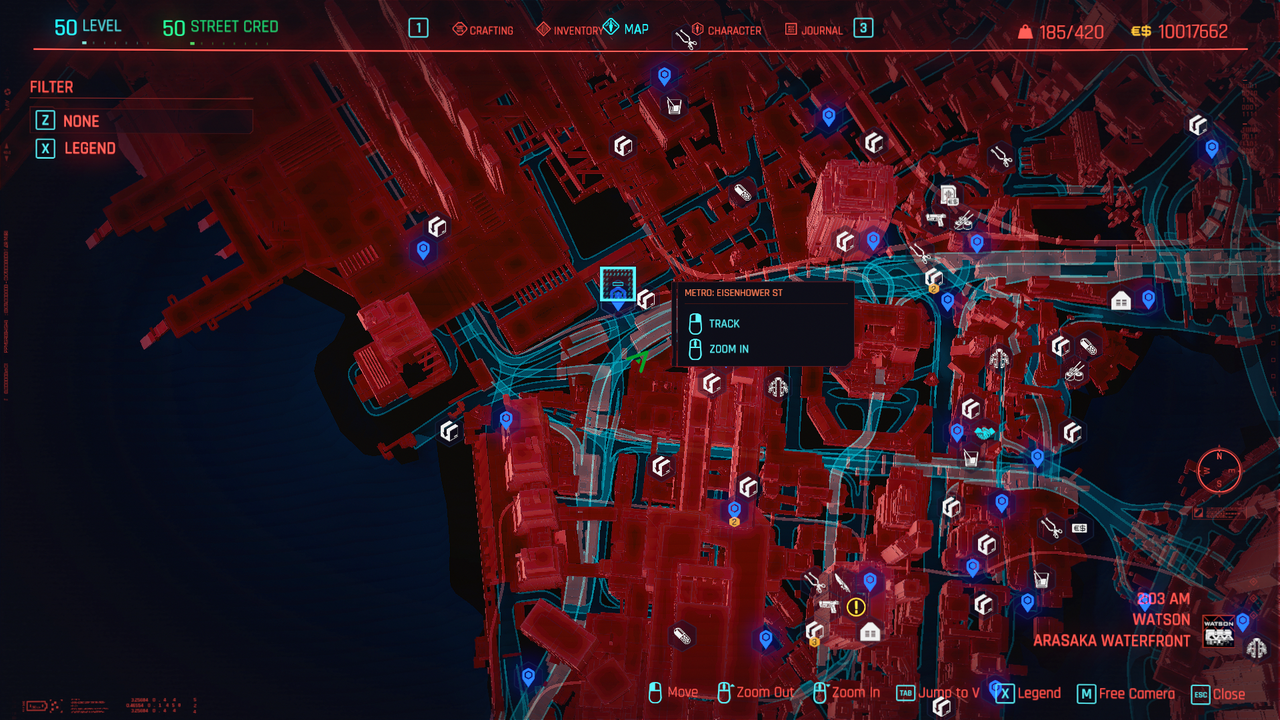Open the Crafting tab
The height and width of the screenshot is (720, 1280).
[x=482, y=30]
